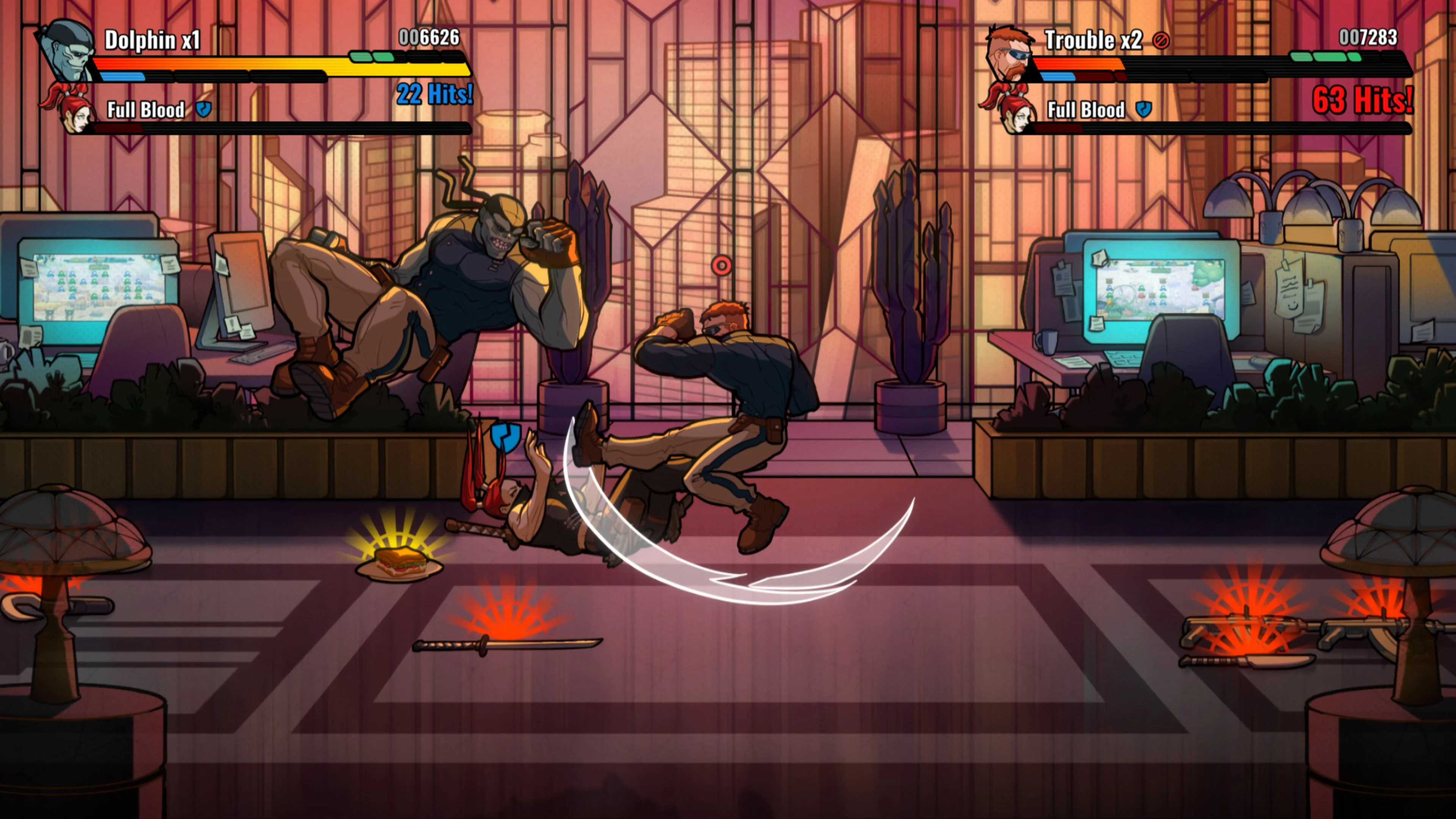Select the Trouble x2 name label
Viewport: 1456px width, 819px height.
1094,41
